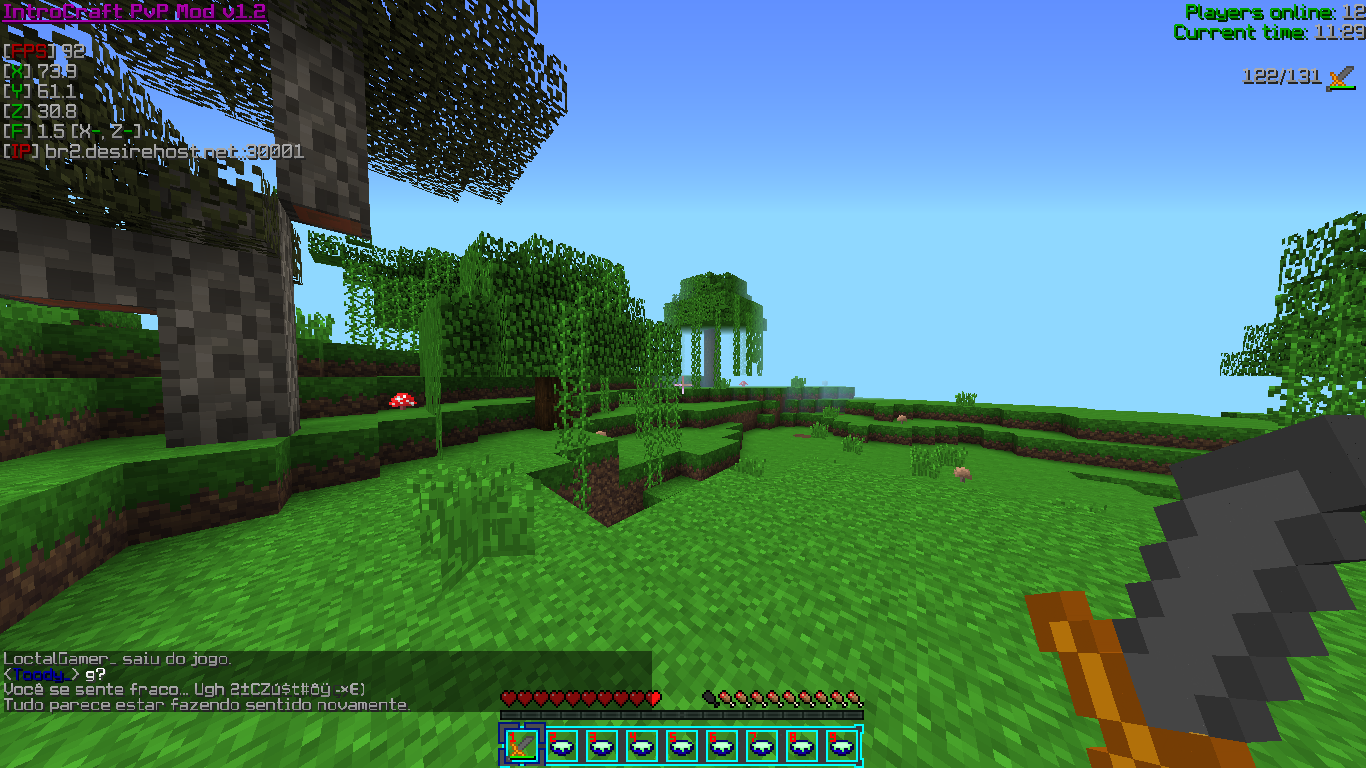Choose the slot 8 soup bowl
Screen dimensions: 1366x768
pos(802,745)
